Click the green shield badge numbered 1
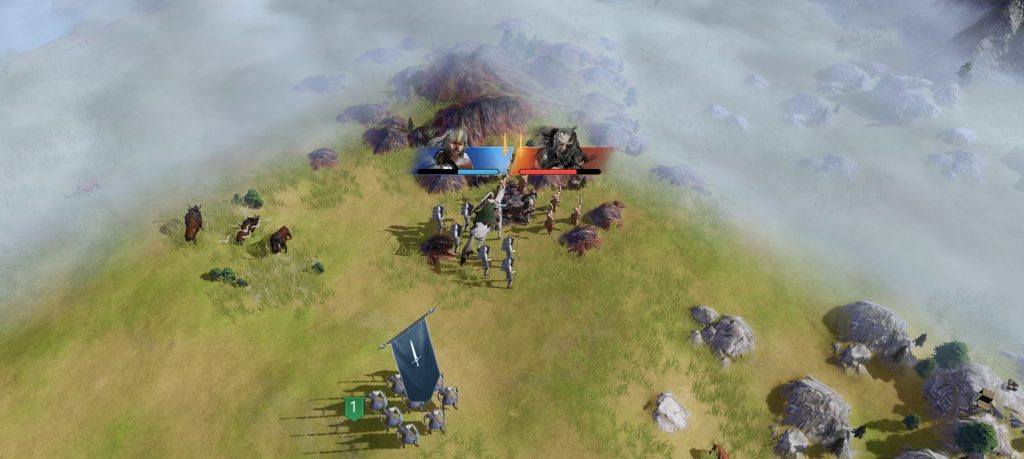 (352, 407)
